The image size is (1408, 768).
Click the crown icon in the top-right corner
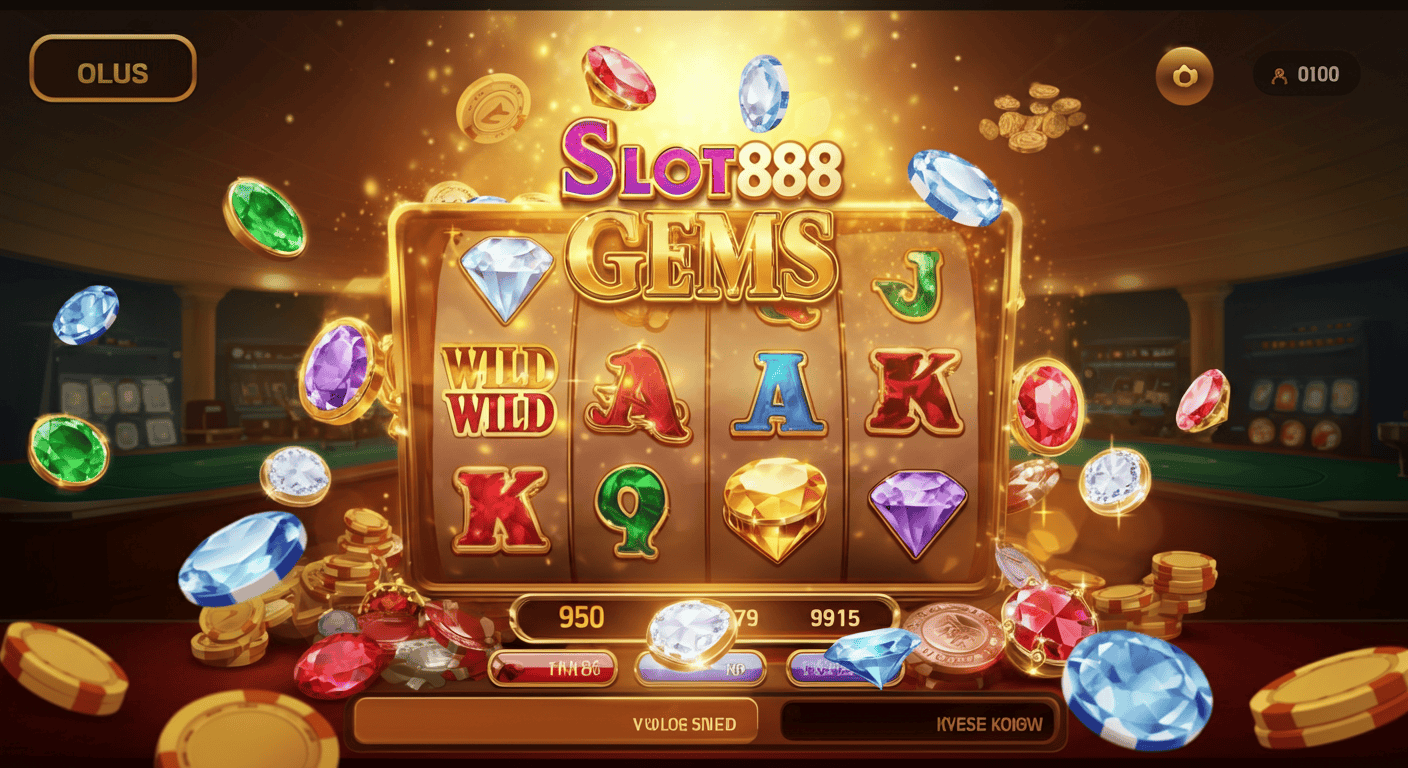1184,74
